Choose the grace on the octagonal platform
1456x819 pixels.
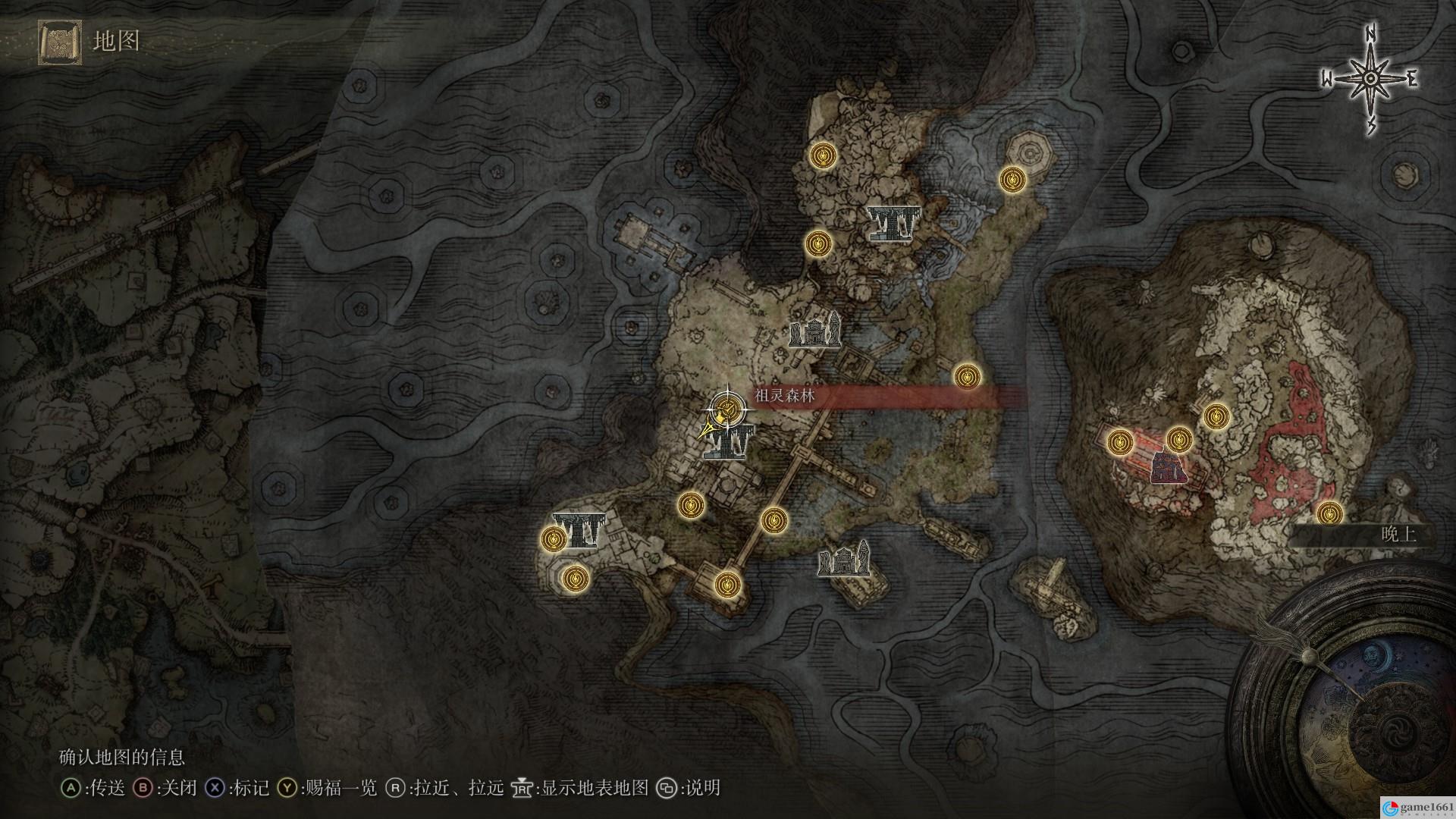pos(1012,180)
